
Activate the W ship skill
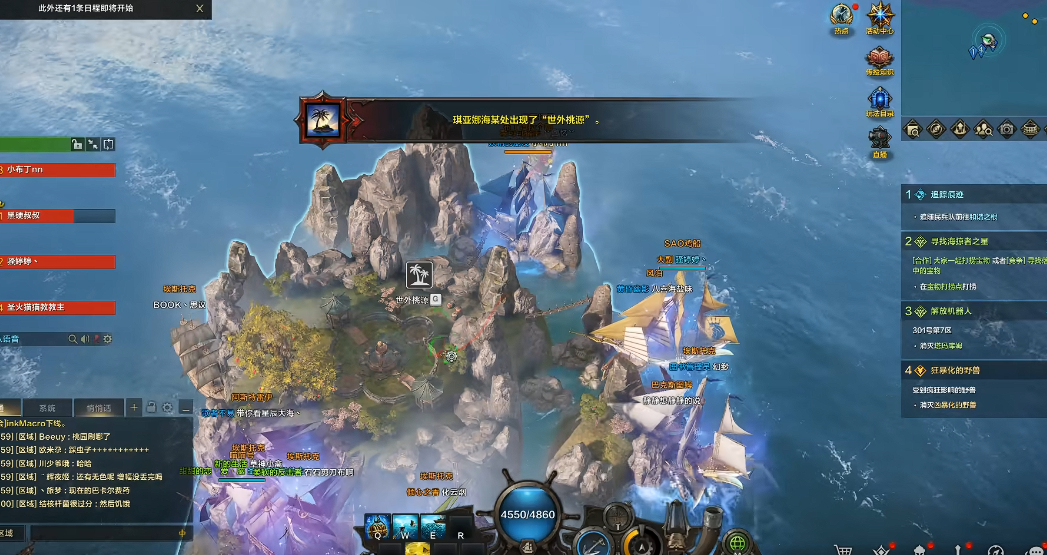click(405, 525)
